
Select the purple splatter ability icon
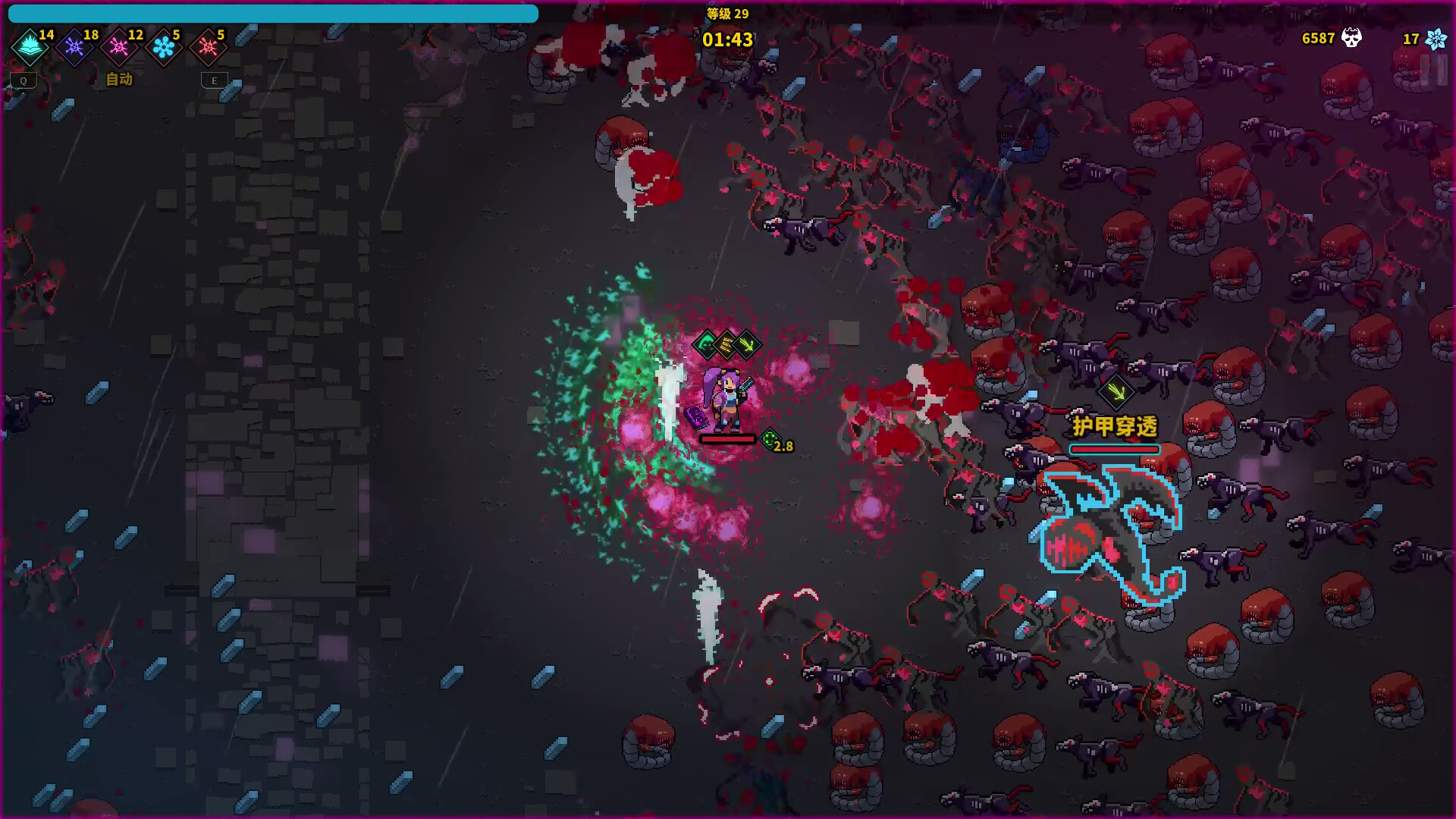pyautogui.click(x=74, y=48)
